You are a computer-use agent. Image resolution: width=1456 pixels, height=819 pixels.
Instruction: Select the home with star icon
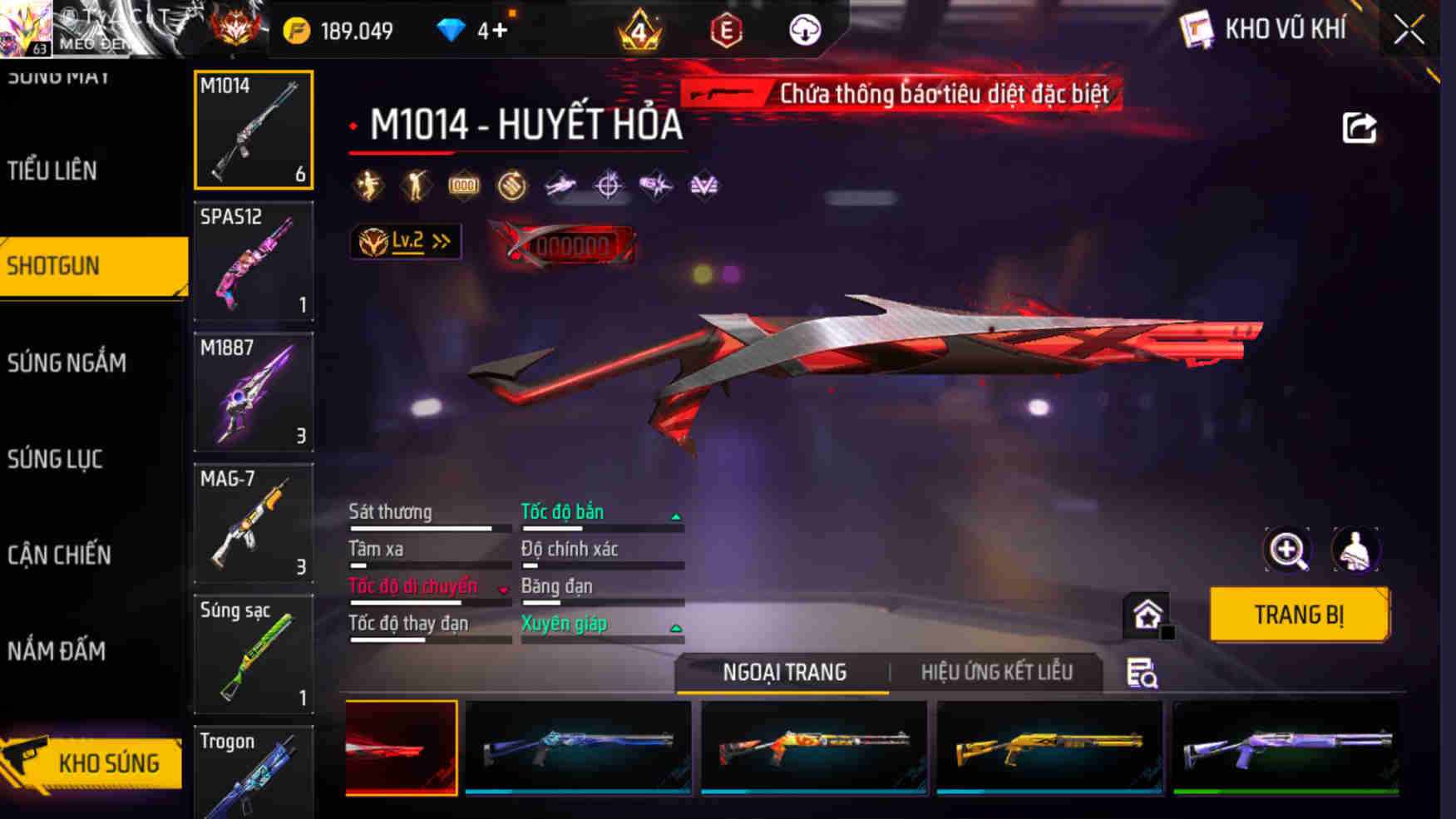pyautogui.click(x=1149, y=615)
